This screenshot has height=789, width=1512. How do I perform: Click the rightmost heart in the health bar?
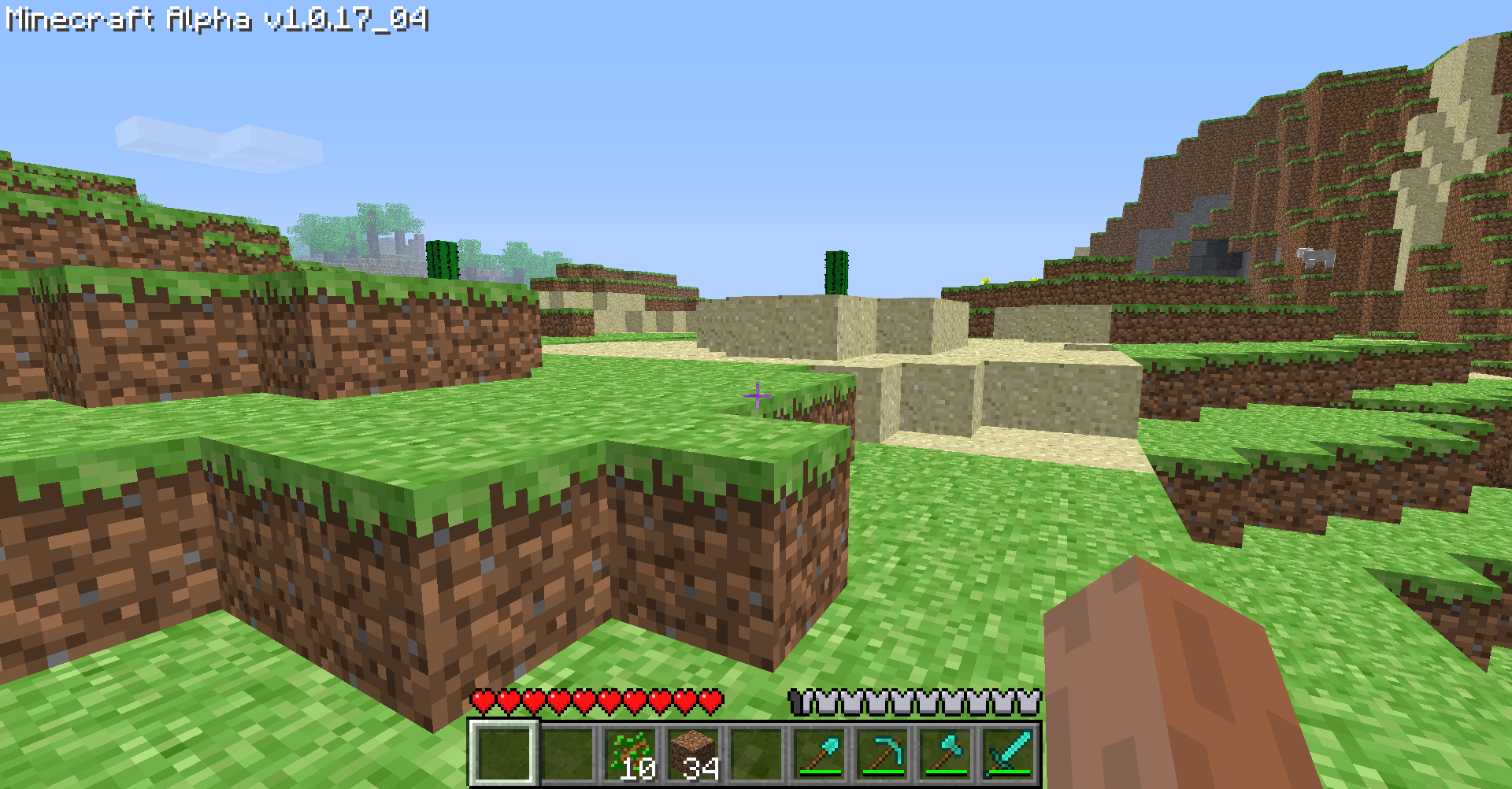(x=707, y=699)
